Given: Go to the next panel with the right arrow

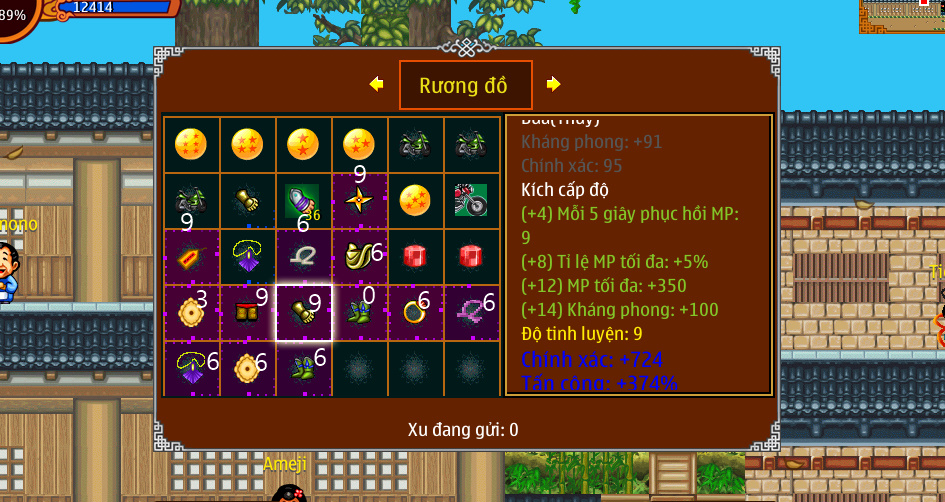Looking at the screenshot, I should pos(553,84).
